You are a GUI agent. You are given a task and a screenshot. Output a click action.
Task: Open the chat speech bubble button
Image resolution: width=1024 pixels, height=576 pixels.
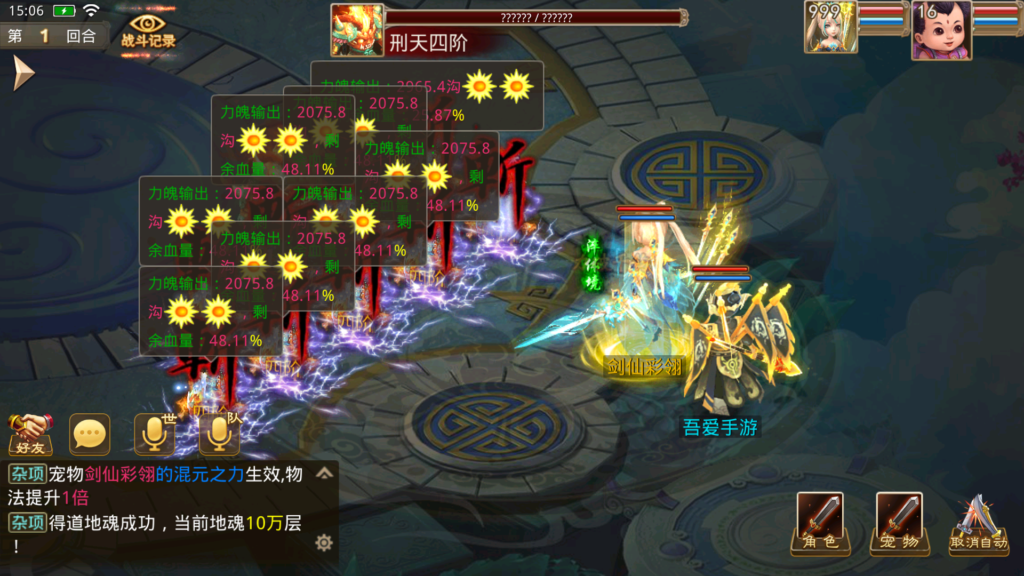click(x=90, y=434)
